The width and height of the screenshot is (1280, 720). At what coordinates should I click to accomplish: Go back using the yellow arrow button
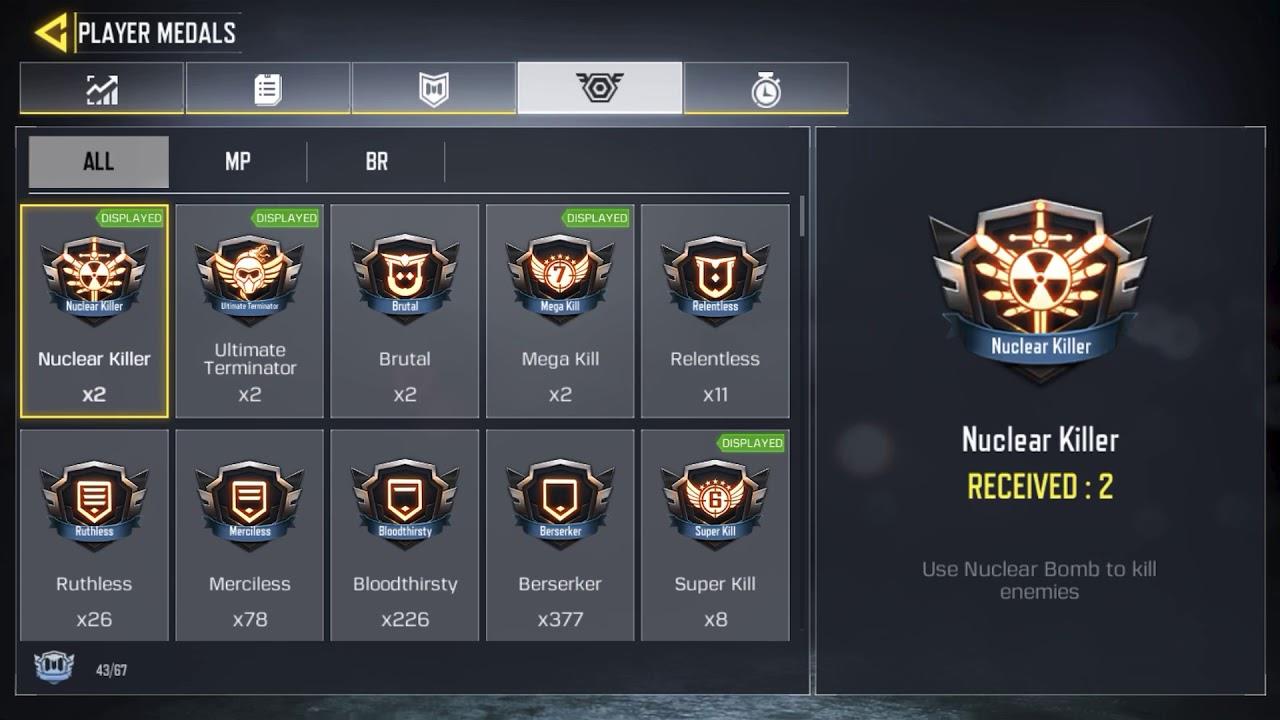click(50, 32)
